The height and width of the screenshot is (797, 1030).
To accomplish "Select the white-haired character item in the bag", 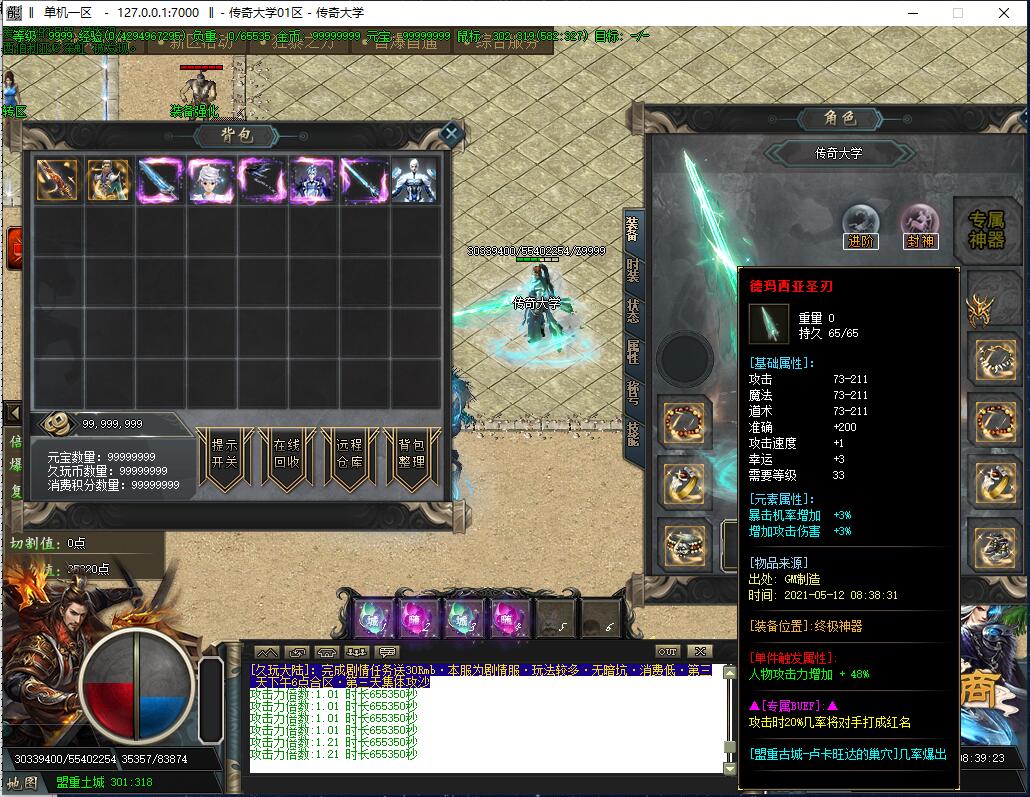I will pos(211,181).
